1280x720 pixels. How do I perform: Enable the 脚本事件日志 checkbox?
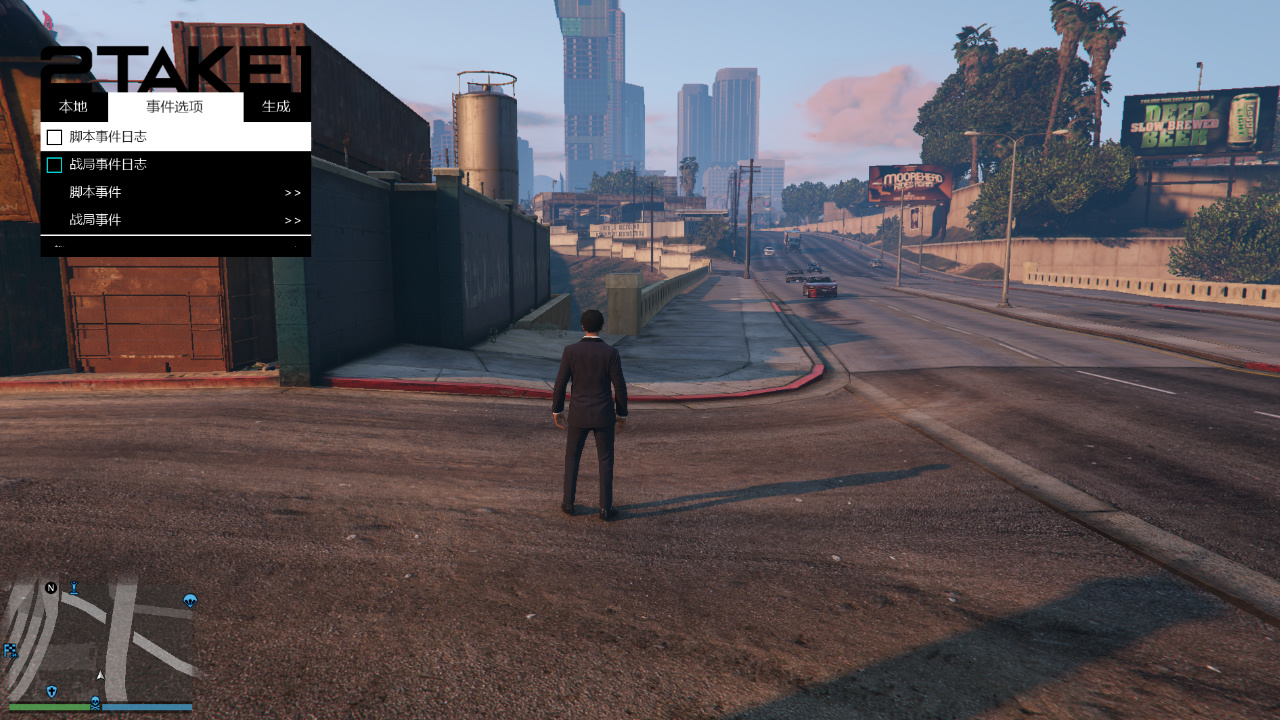click(54, 136)
